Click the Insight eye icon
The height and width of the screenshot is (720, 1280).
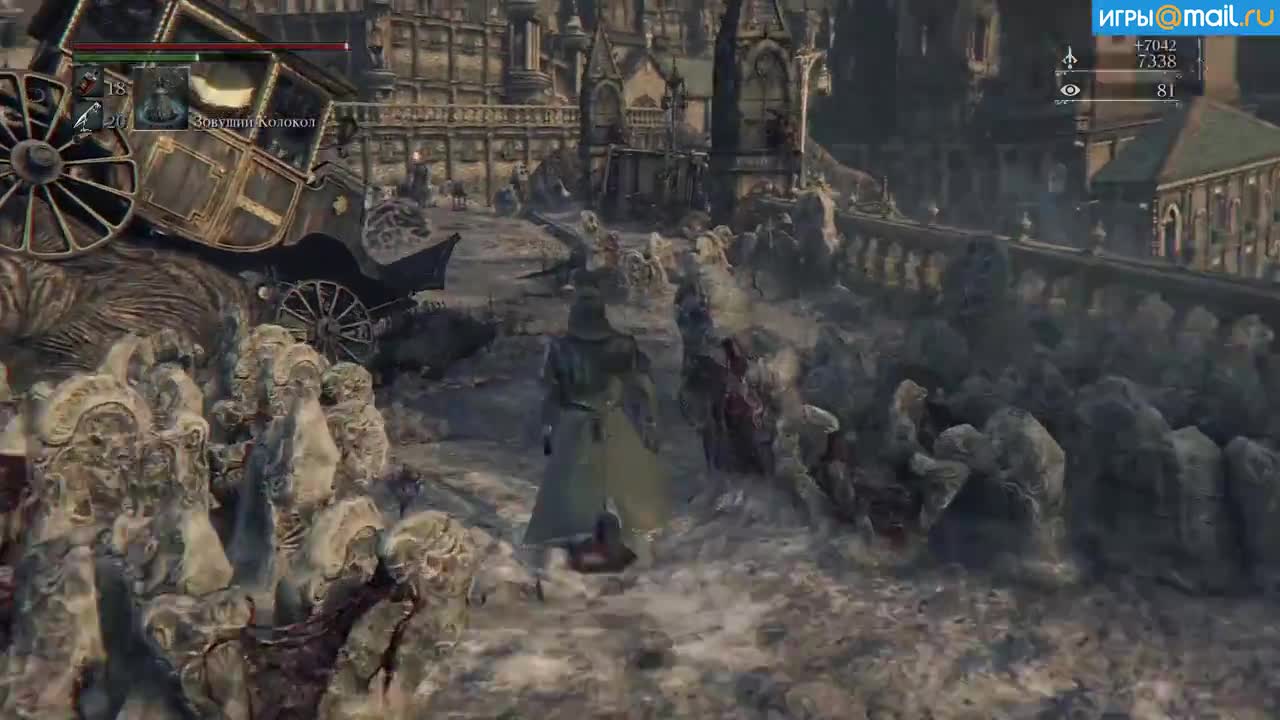click(x=1070, y=90)
